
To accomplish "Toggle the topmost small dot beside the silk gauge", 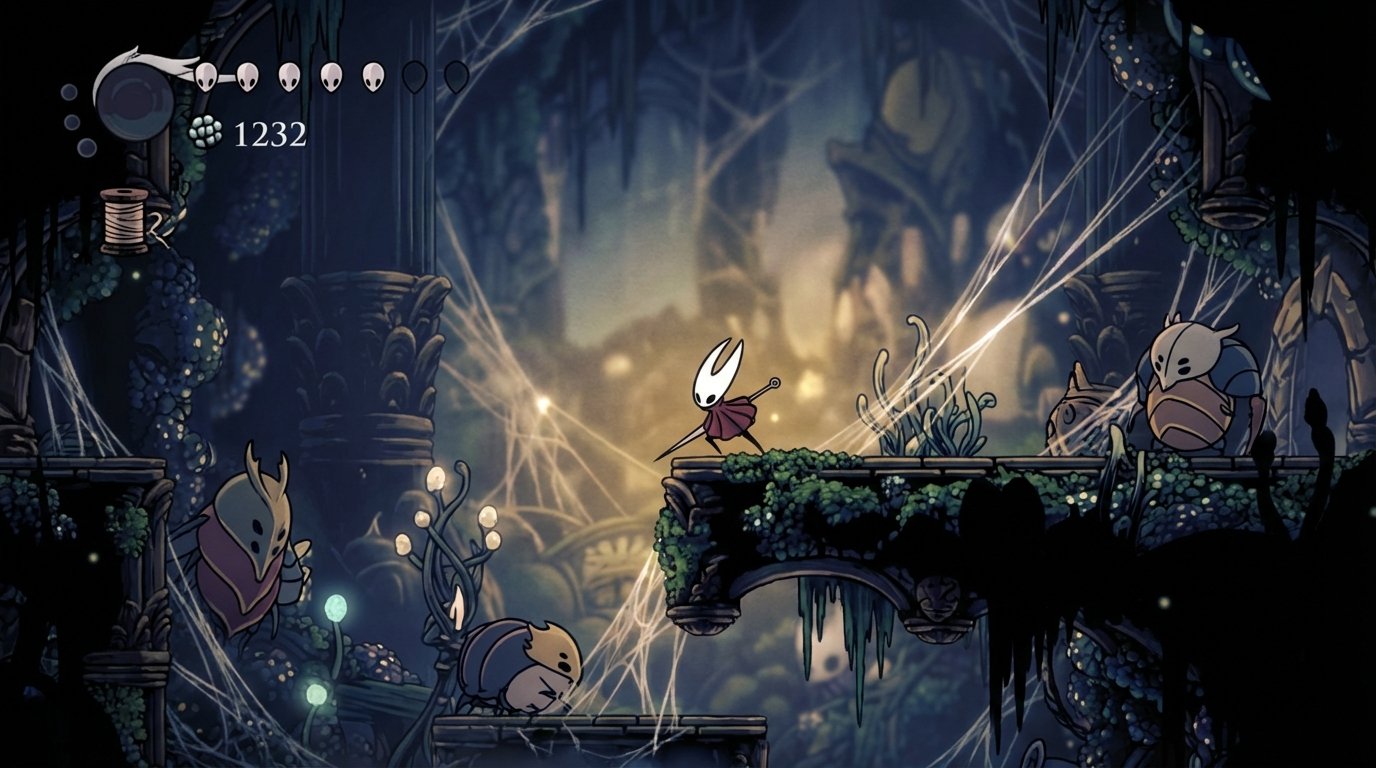I will click(69, 91).
